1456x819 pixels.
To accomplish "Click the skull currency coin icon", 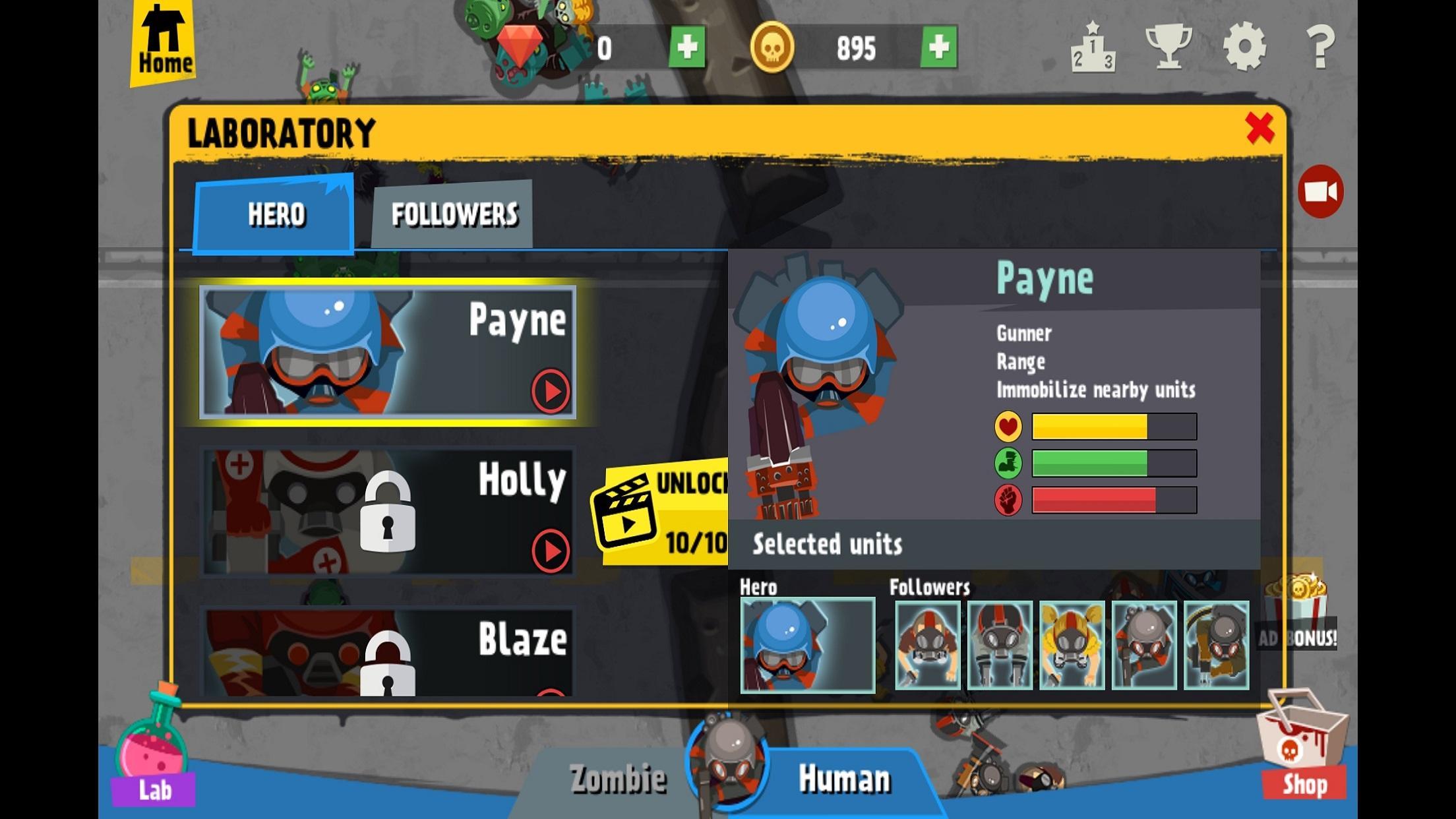I will click(x=773, y=47).
